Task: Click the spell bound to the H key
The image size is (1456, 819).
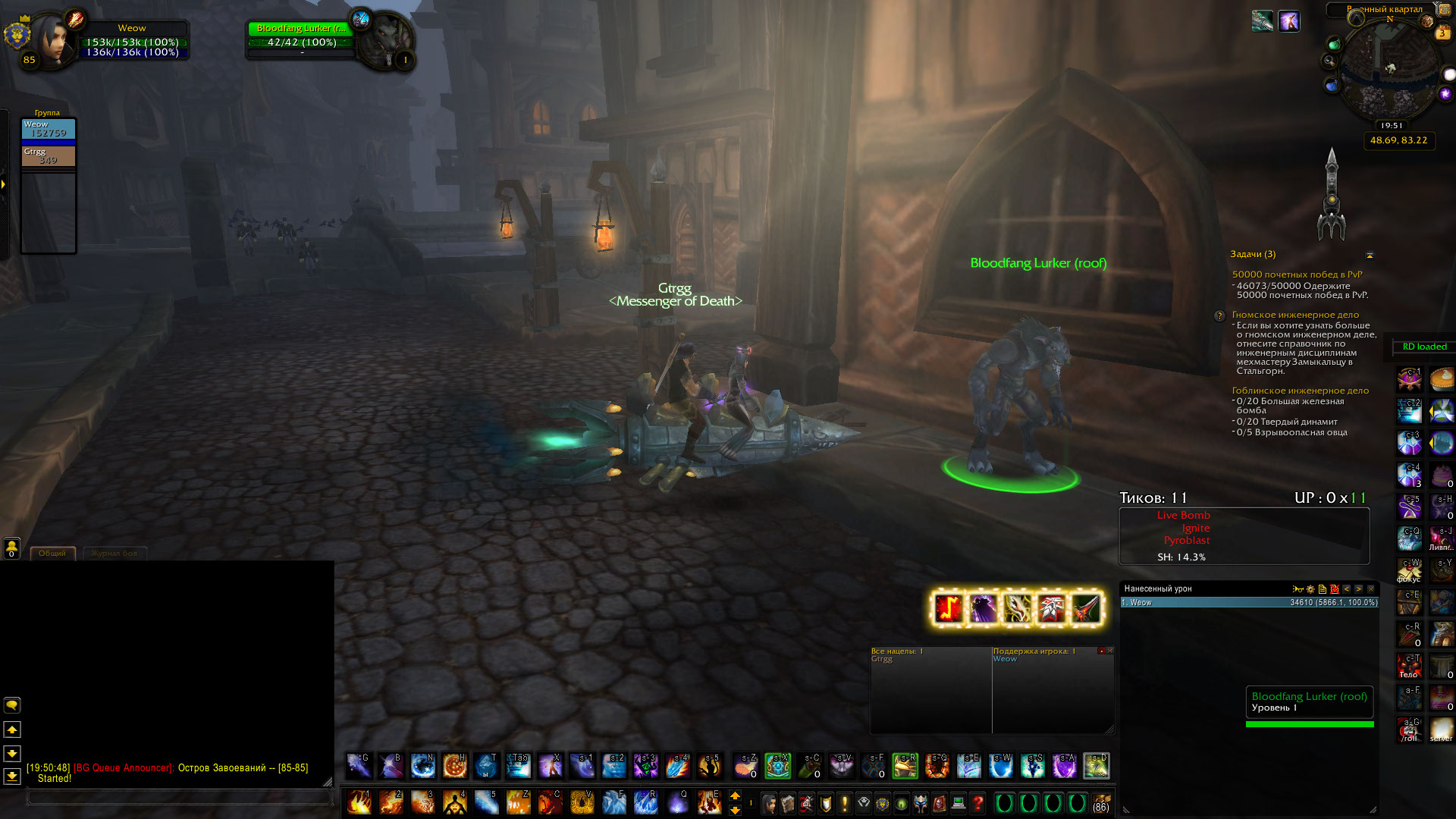Action: [x=454, y=766]
